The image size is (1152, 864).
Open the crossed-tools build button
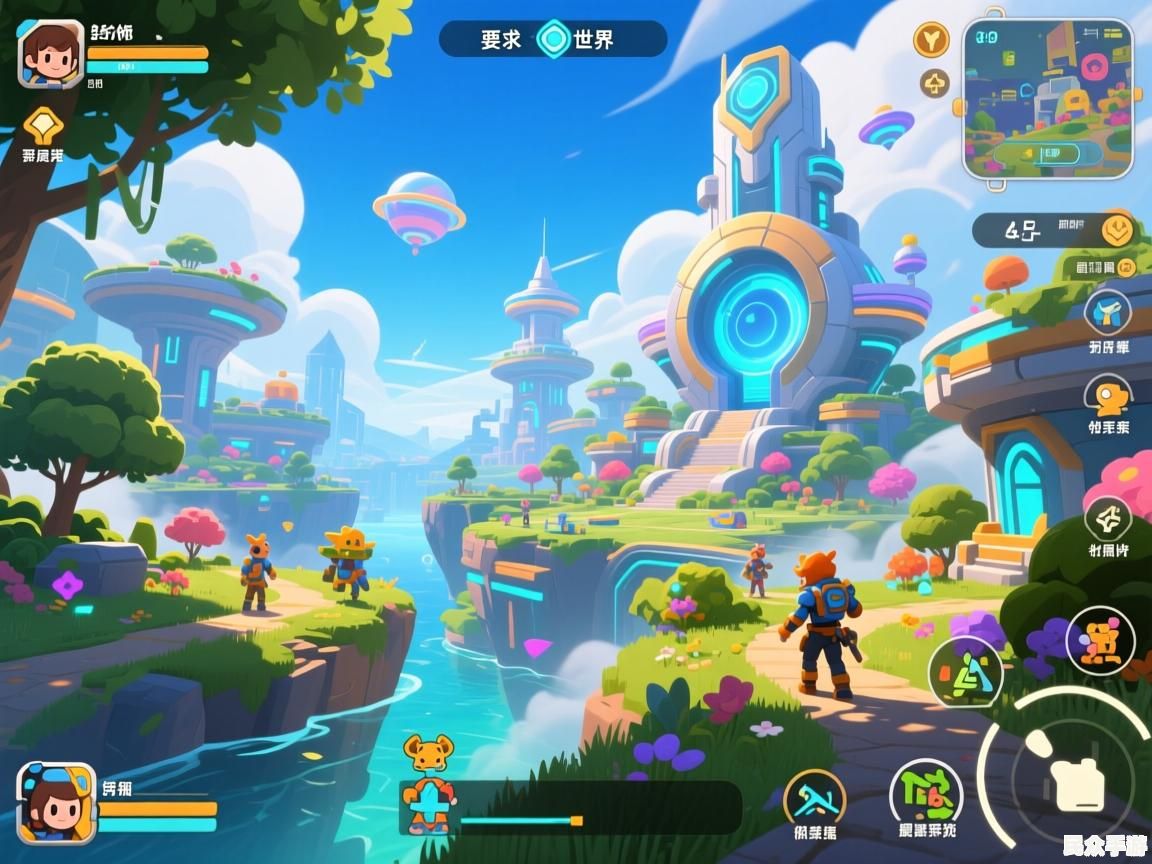point(814,799)
